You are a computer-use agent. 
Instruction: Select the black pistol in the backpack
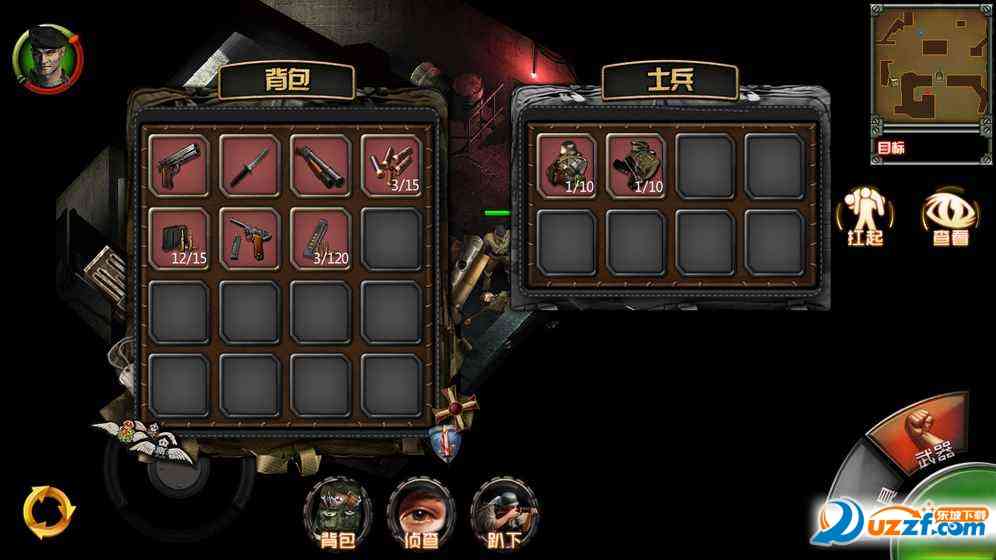[x=180, y=166]
